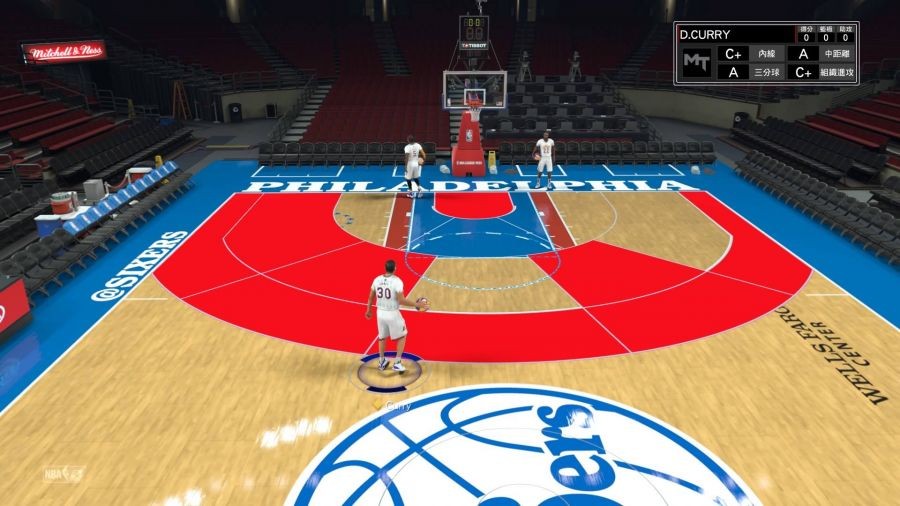This screenshot has width=900, height=506.
Task: Click the MT logo in Curry's panel
Action: point(695,62)
